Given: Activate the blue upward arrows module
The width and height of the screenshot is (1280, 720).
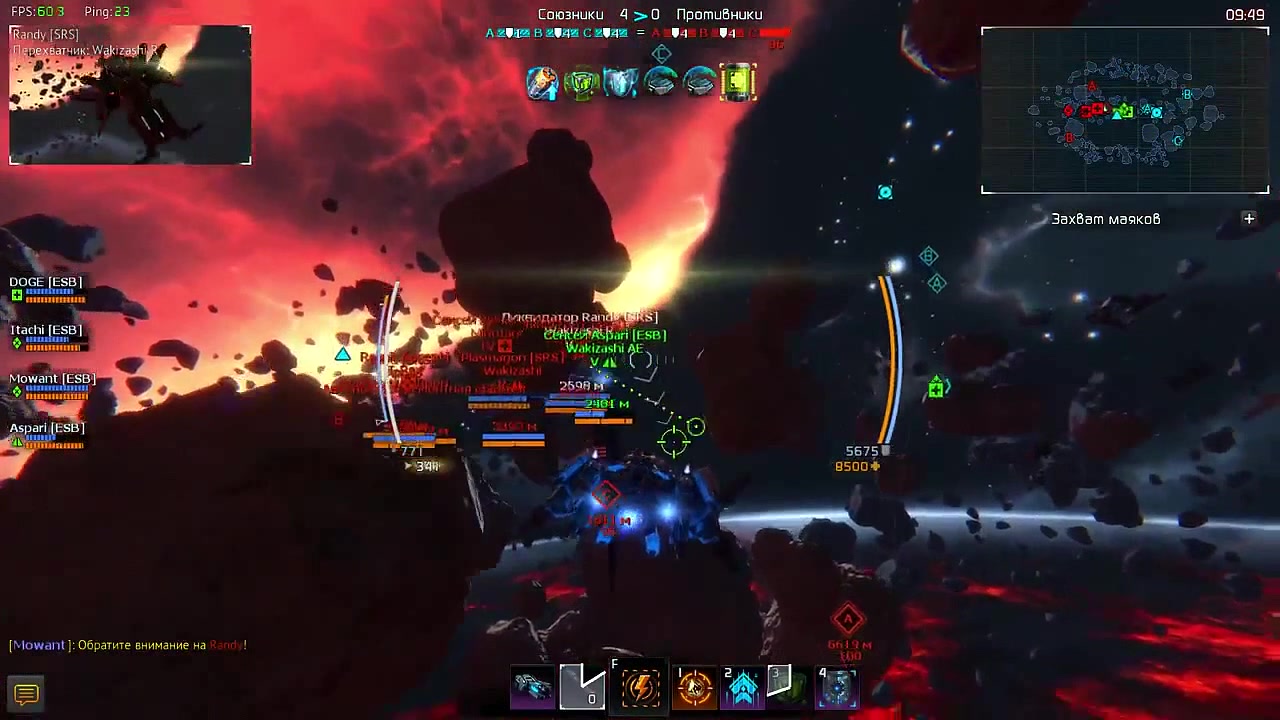Looking at the screenshot, I should (x=743, y=687).
